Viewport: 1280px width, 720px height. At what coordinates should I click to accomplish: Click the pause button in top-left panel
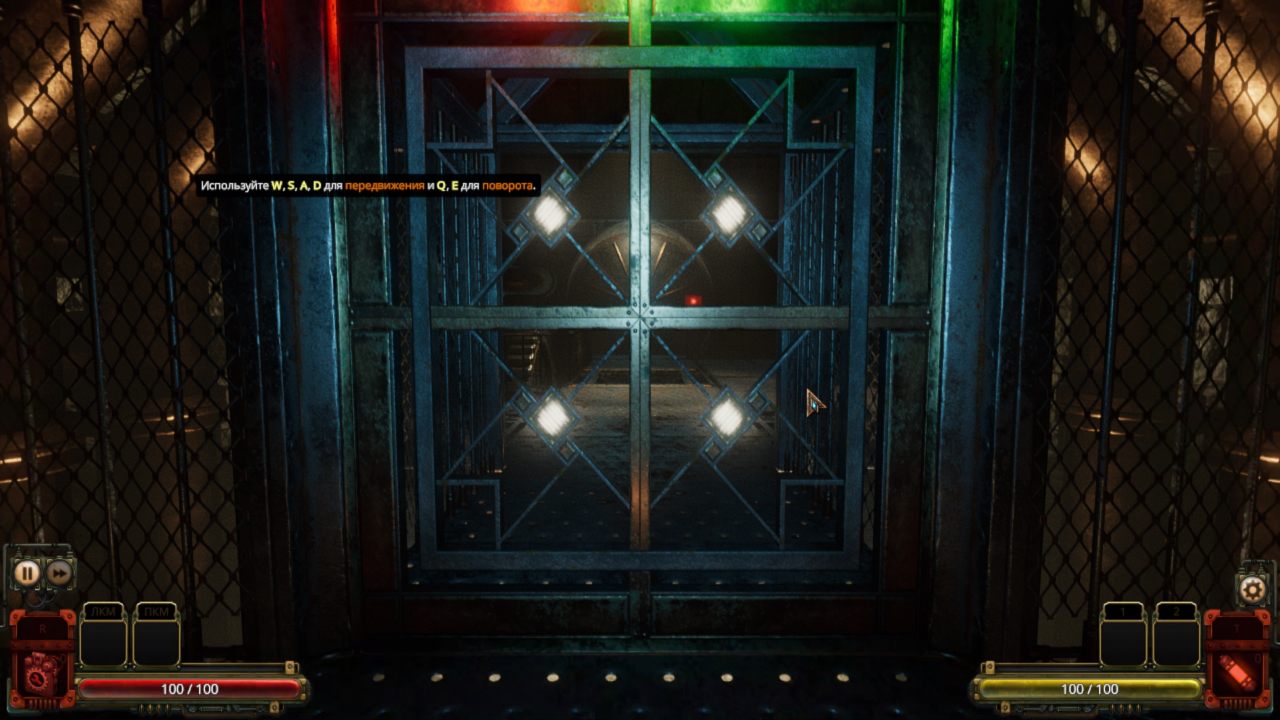point(28,572)
